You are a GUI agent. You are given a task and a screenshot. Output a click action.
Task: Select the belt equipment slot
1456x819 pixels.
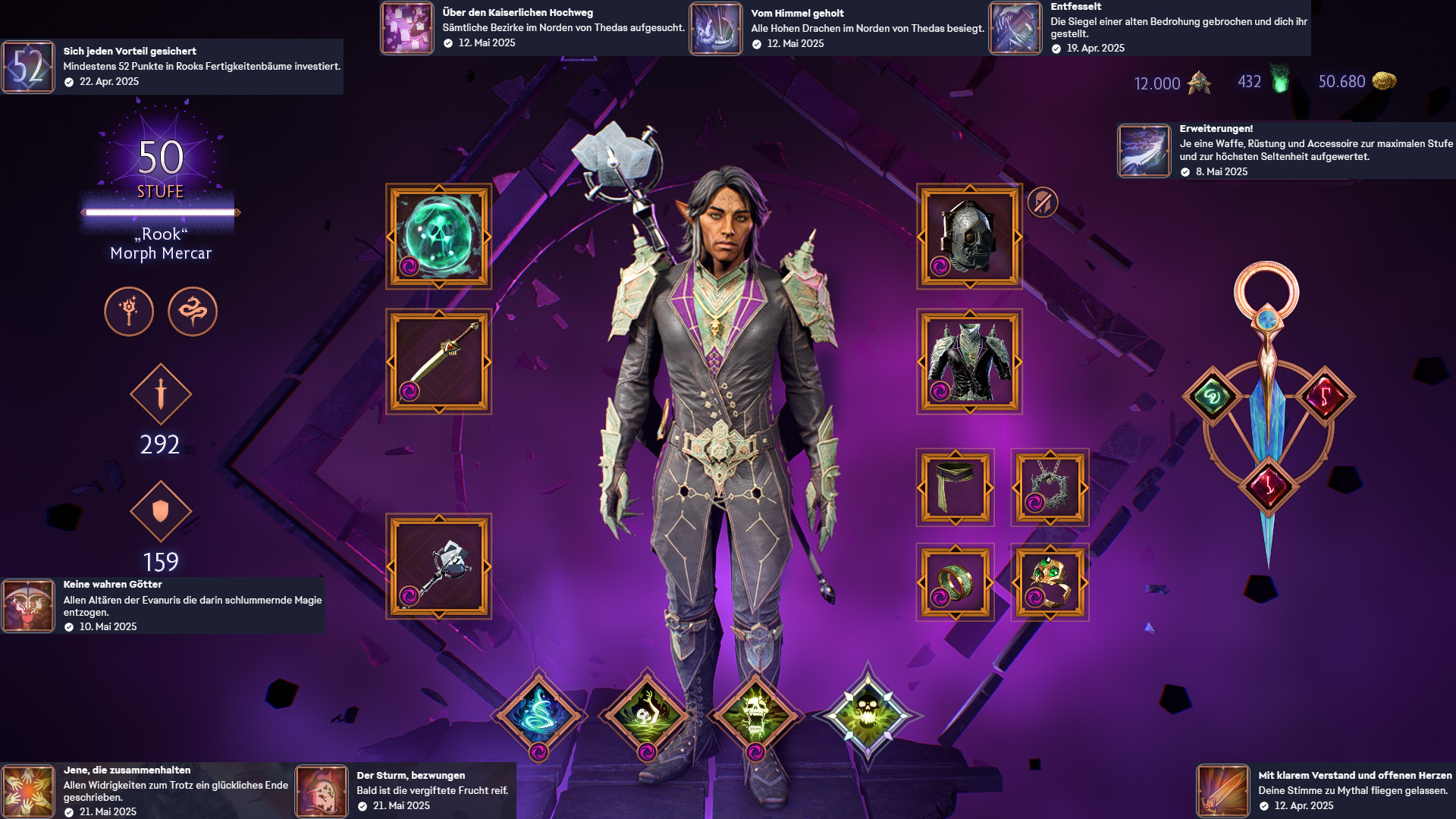955,487
